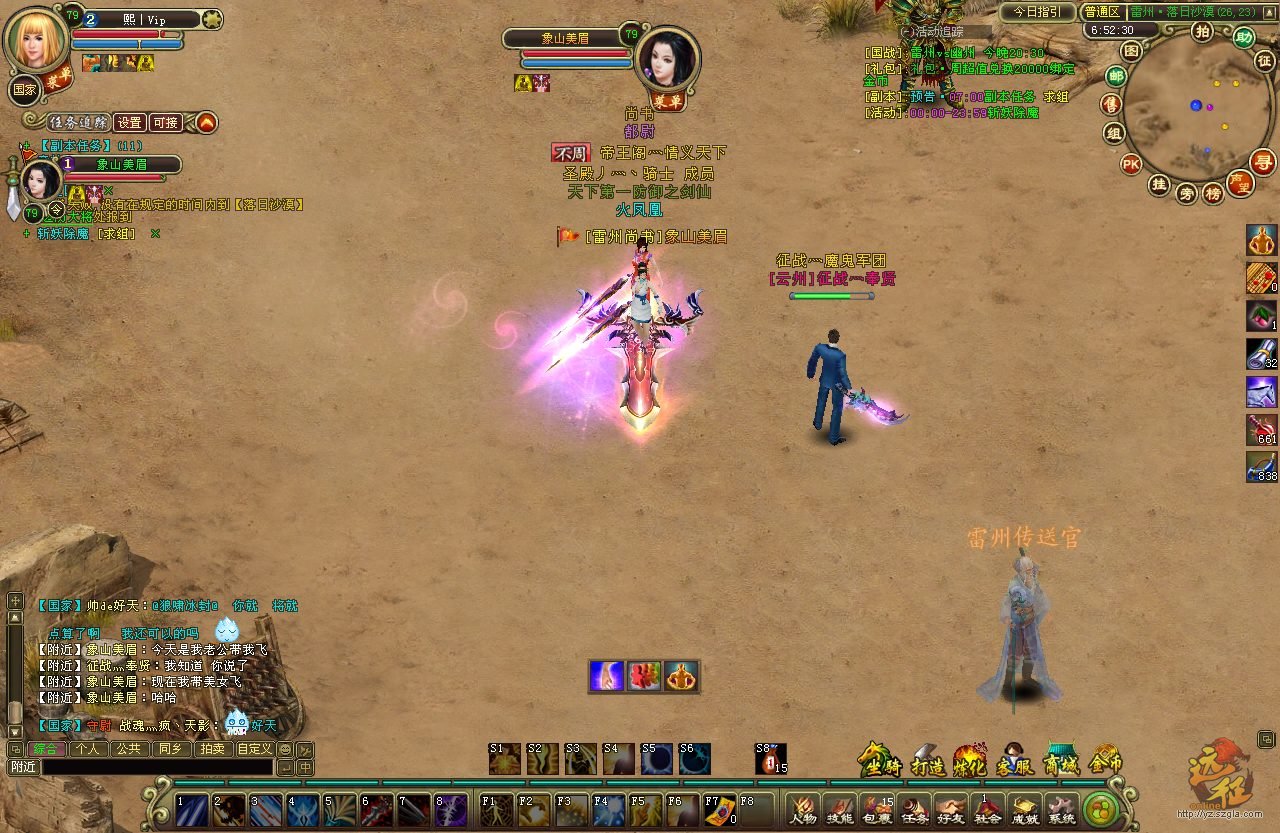Open the chat emoticon picker

(x=285, y=749)
